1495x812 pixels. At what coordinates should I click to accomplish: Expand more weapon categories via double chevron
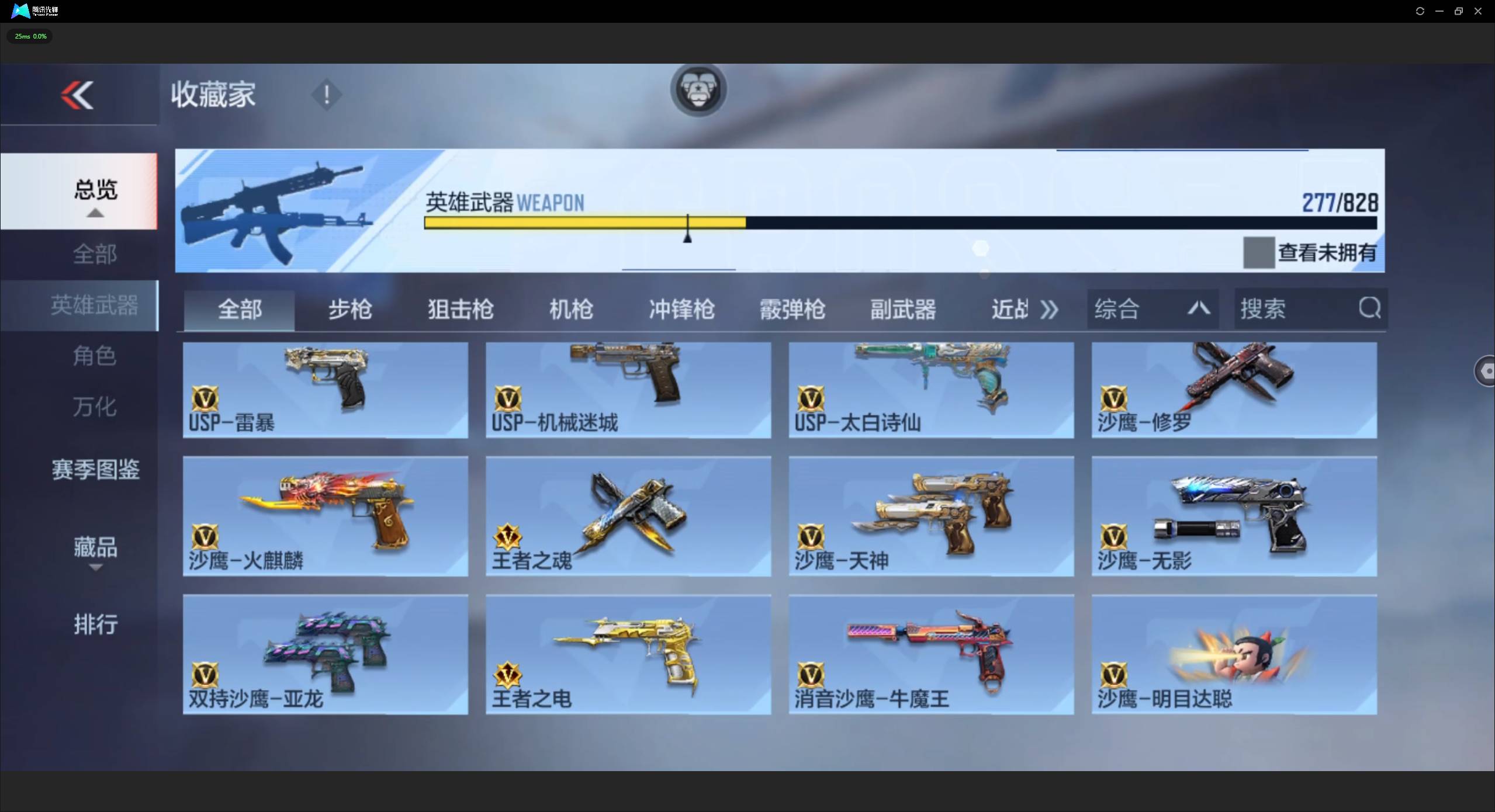coord(1048,309)
